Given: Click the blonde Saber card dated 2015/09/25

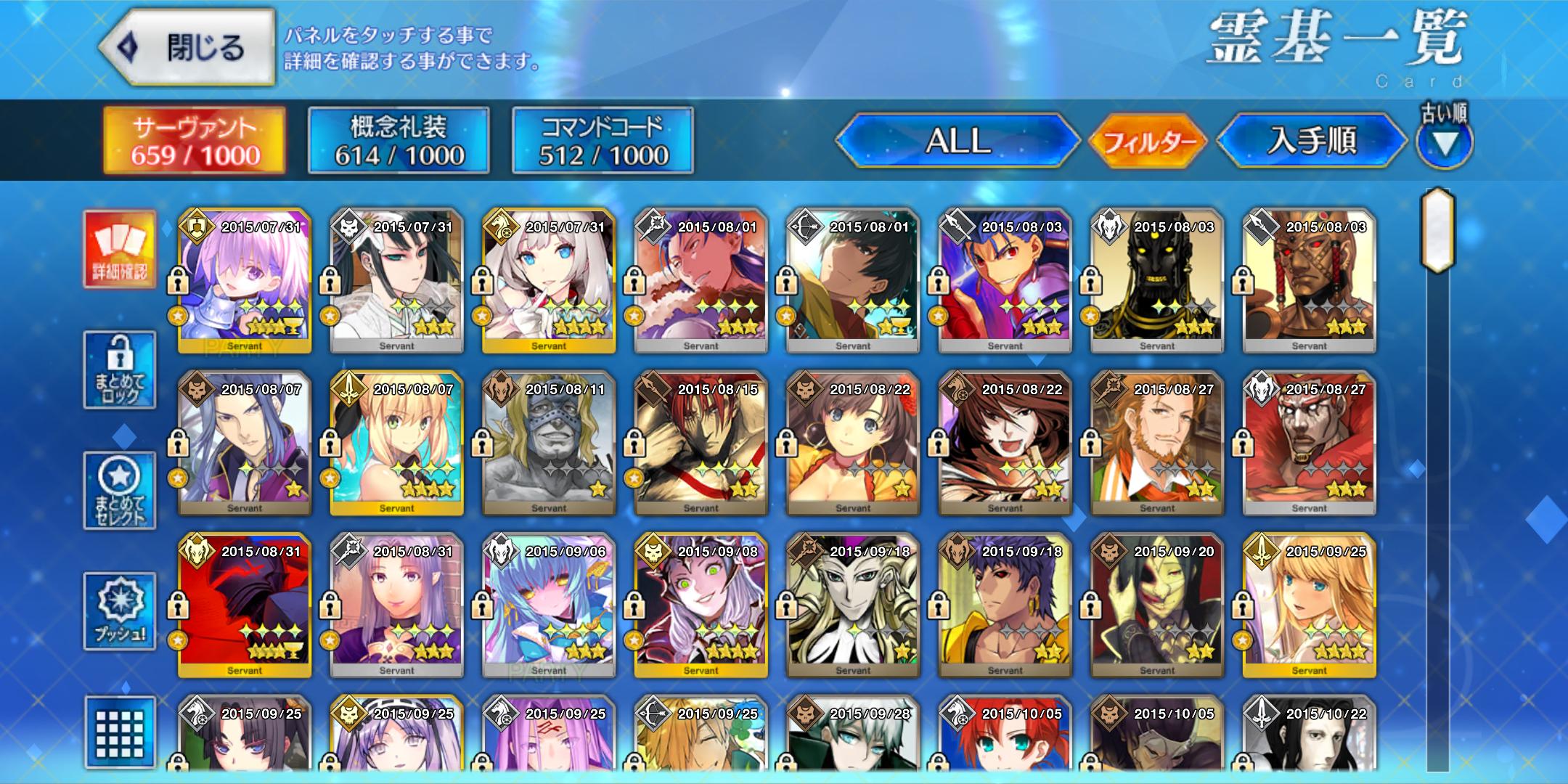Looking at the screenshot, I should coord(1309,606).
